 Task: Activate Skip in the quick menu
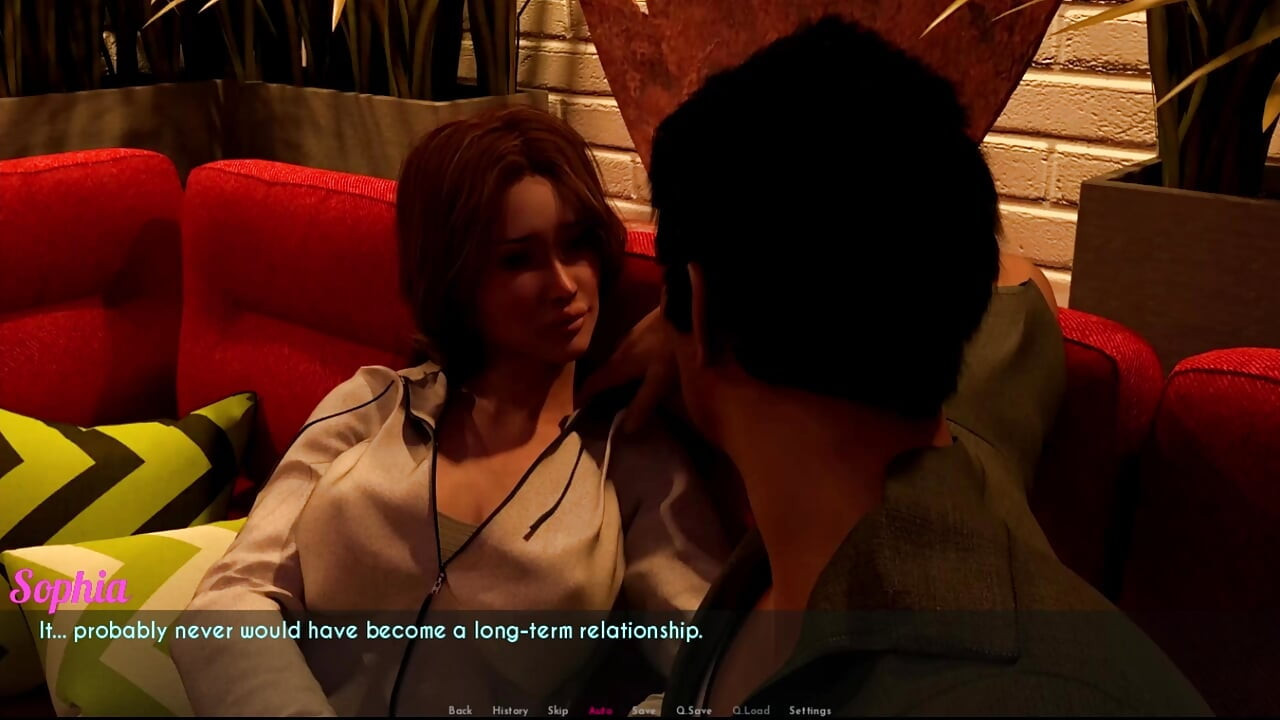tap(558, 711)
